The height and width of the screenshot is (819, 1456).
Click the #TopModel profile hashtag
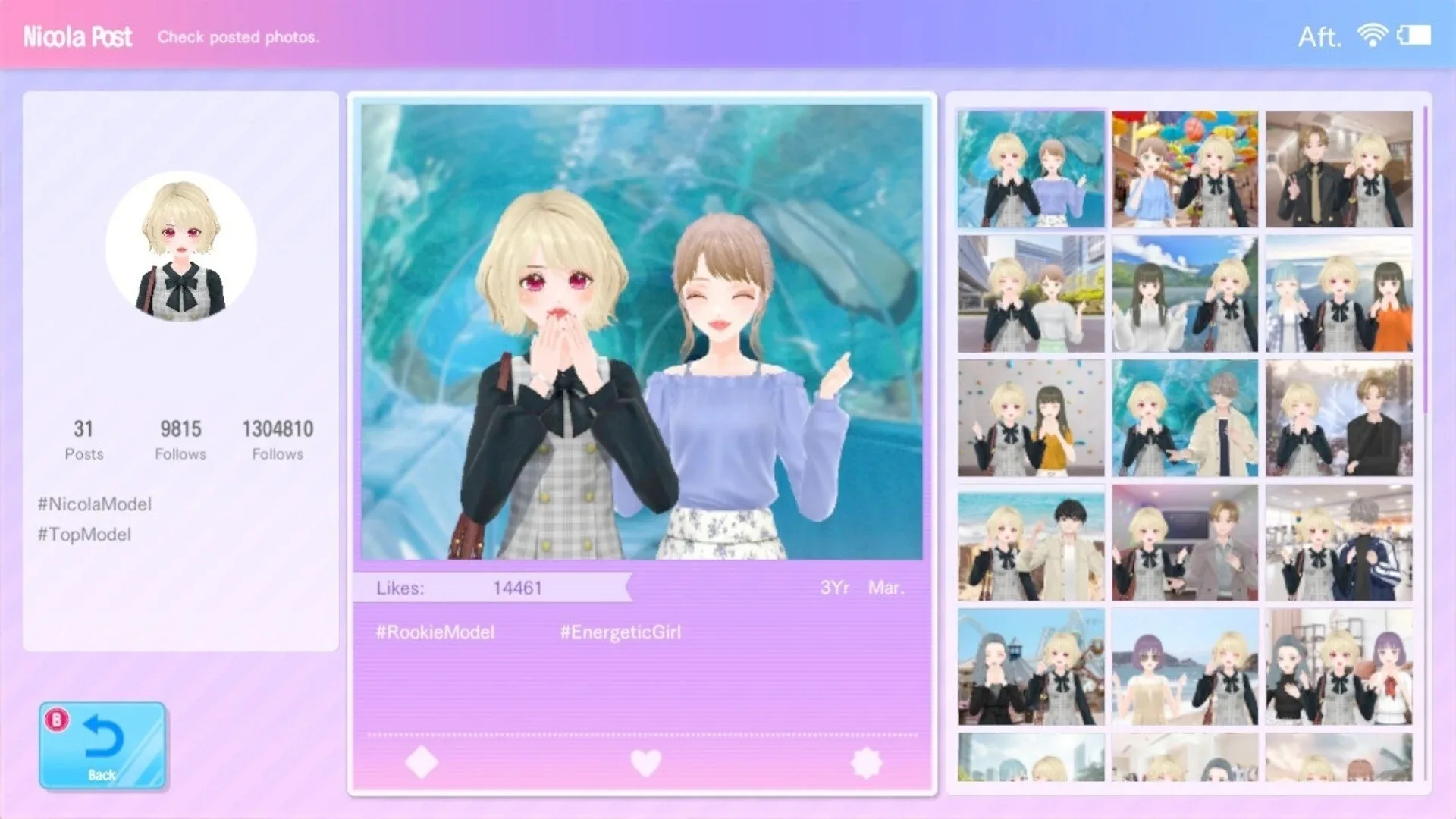point(84,534)
